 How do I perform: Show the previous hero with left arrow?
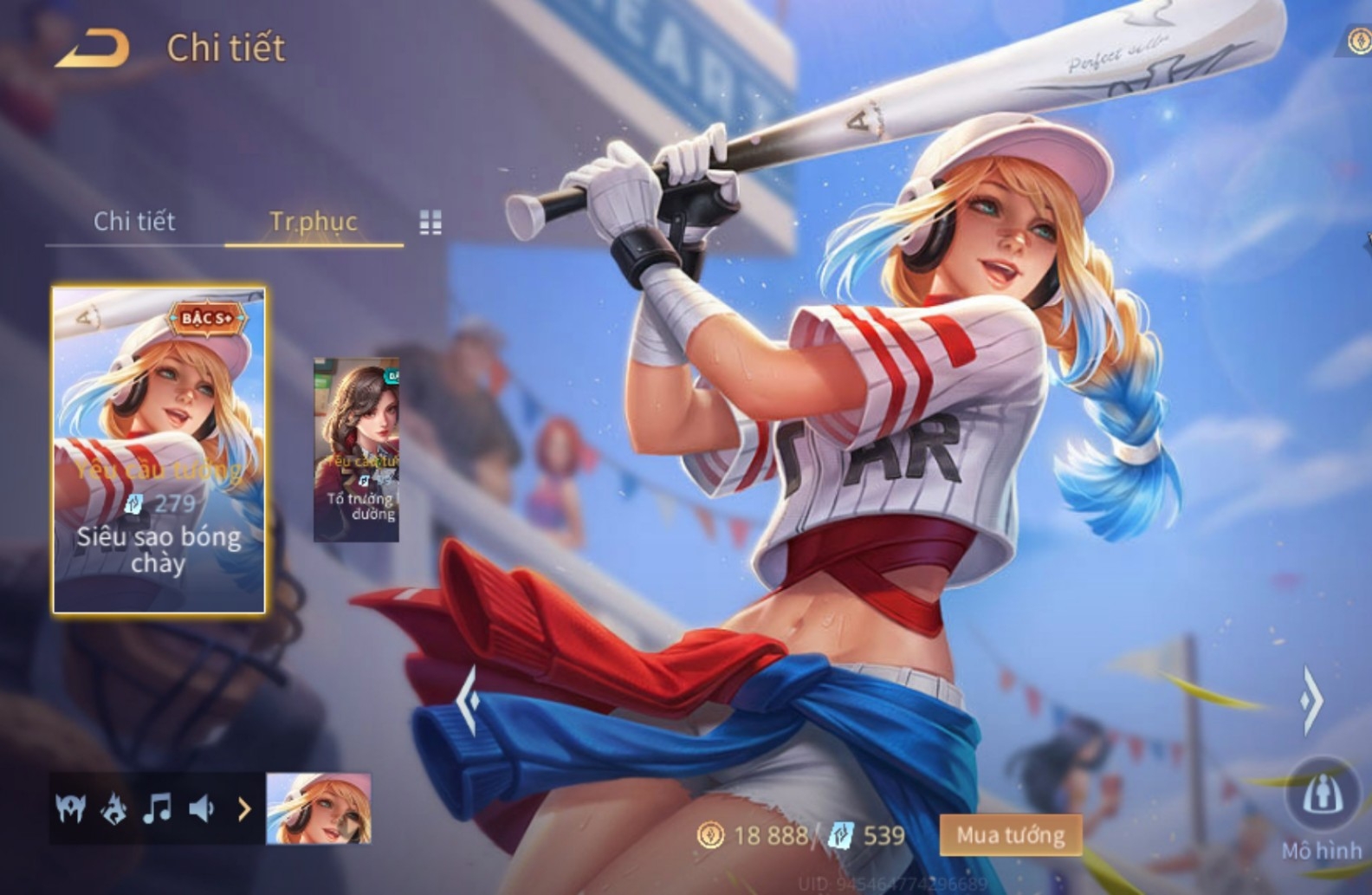[x=469, y=699]
